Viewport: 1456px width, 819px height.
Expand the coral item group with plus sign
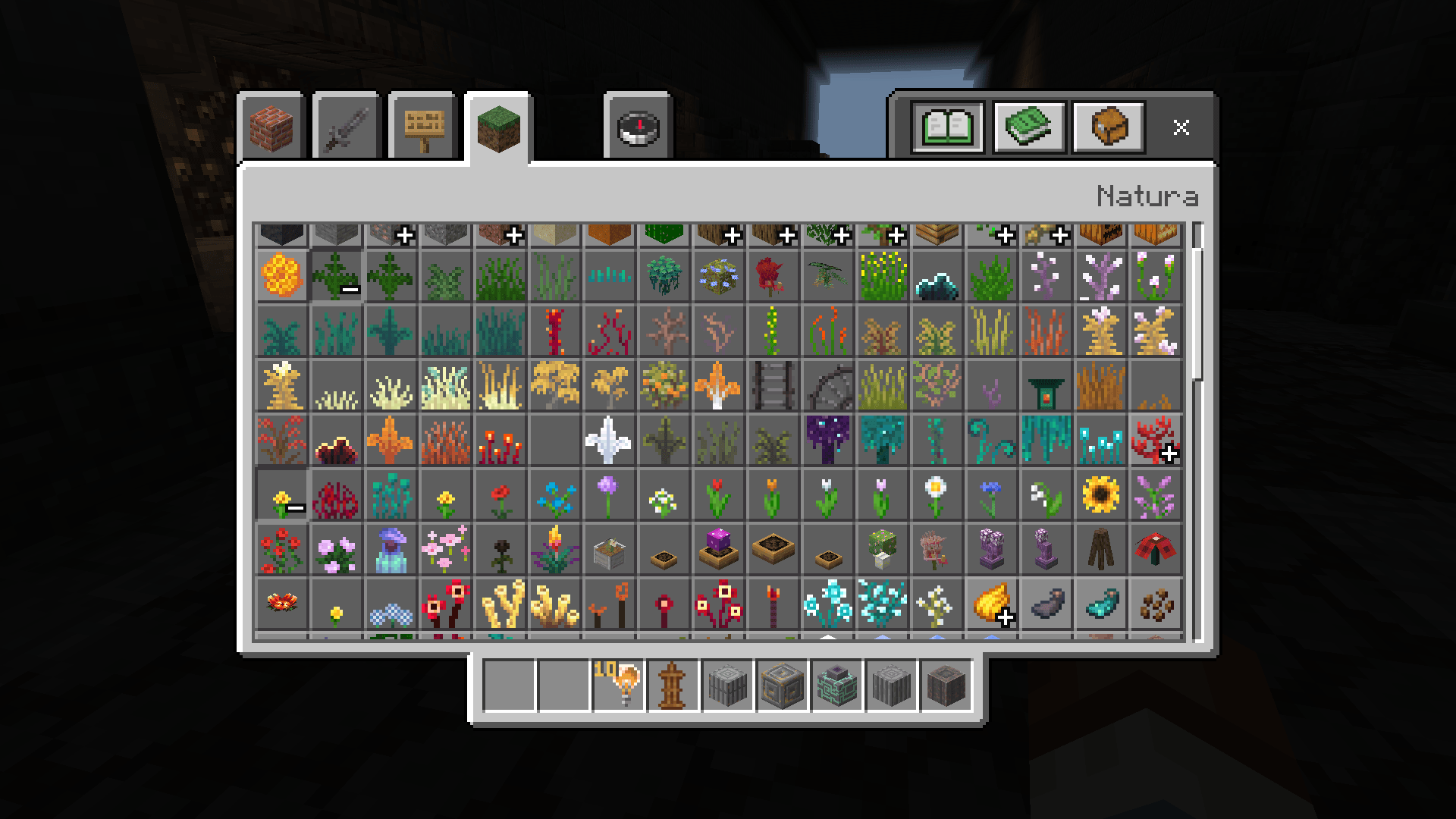(1153, 442)
